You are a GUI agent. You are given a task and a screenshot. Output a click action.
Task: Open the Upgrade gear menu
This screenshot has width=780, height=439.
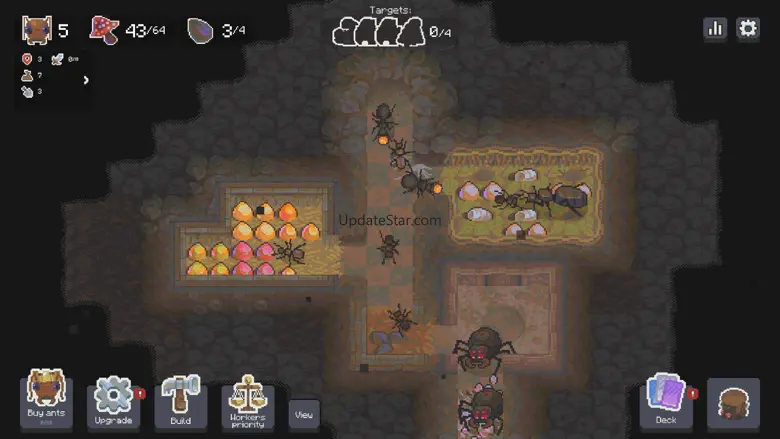click(x=113, y=402)
